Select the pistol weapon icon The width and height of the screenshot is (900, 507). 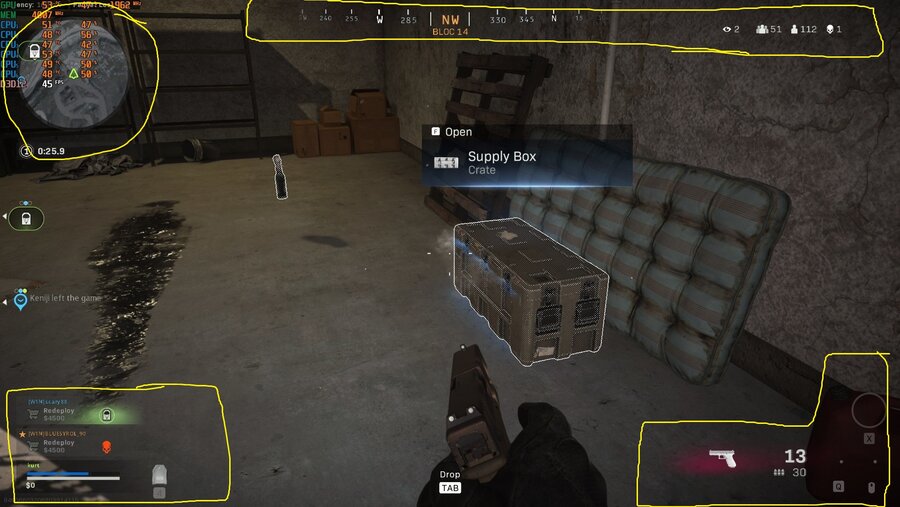[723, 458]
